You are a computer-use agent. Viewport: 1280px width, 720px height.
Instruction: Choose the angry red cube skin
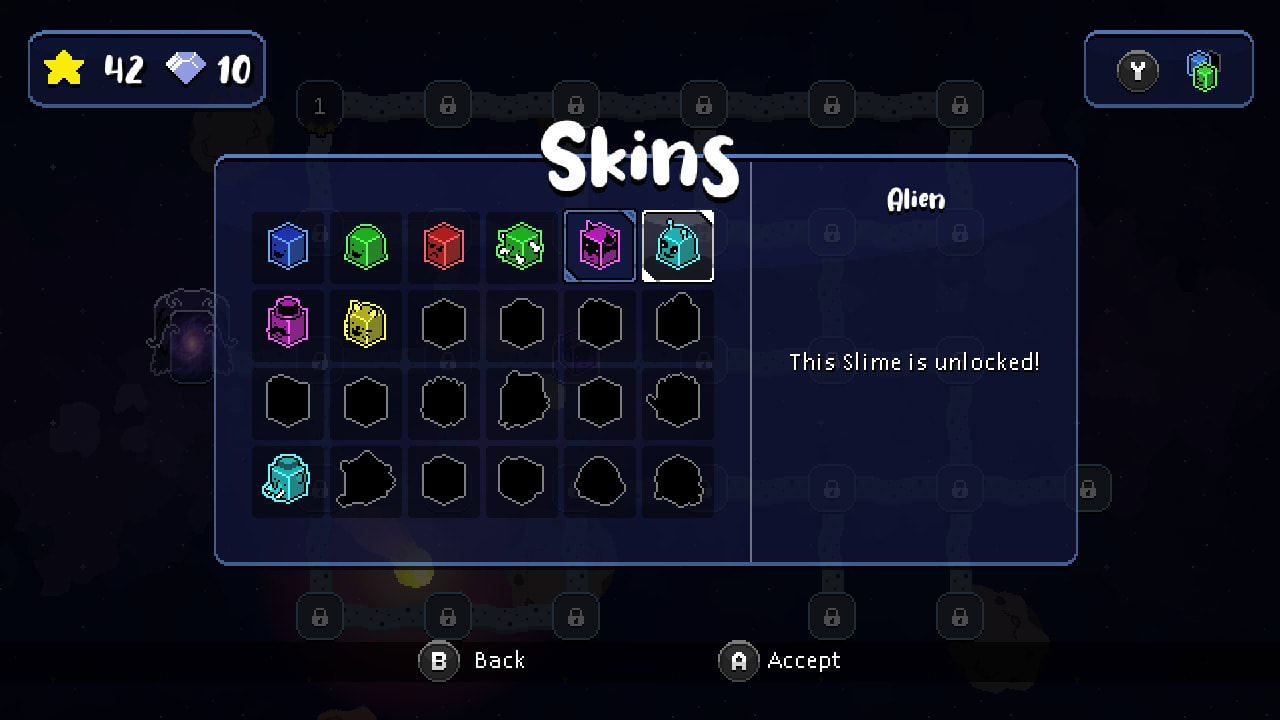[443, 246]
